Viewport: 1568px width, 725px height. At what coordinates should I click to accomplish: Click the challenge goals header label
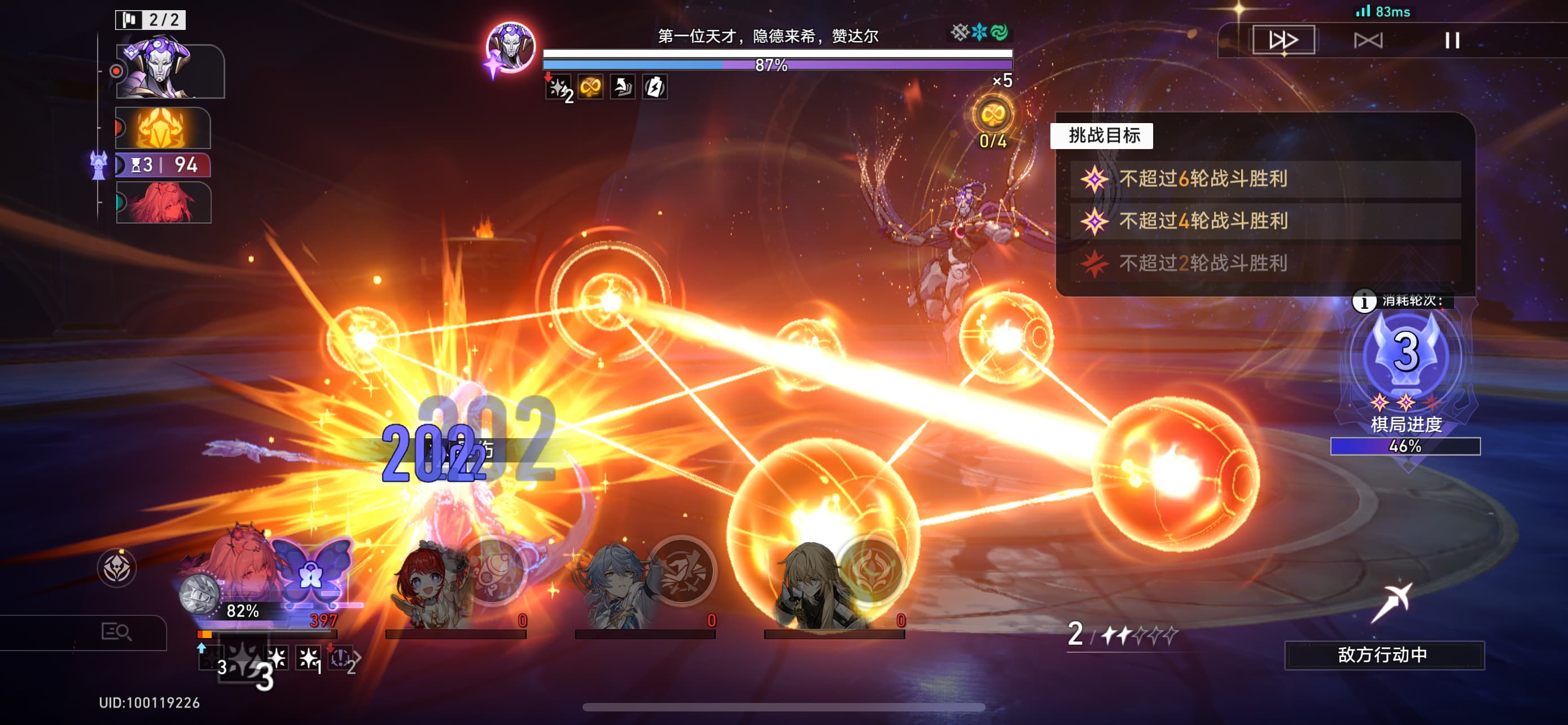pyautogui.click(x=1102, y=135)
